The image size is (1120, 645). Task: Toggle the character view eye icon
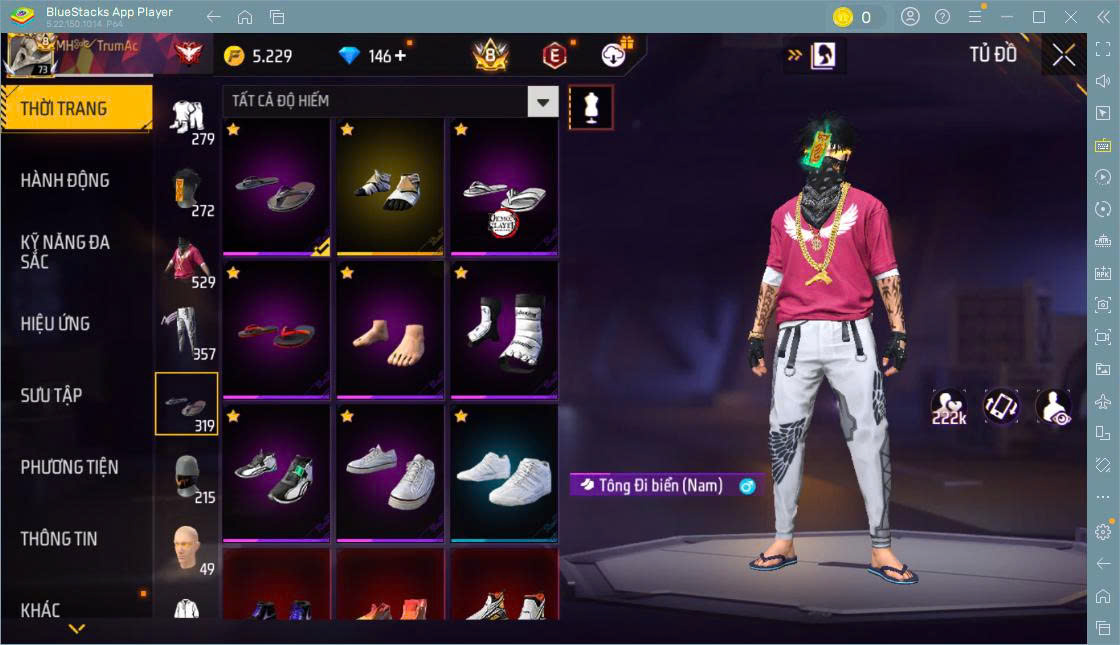(x=1053, y=408)
